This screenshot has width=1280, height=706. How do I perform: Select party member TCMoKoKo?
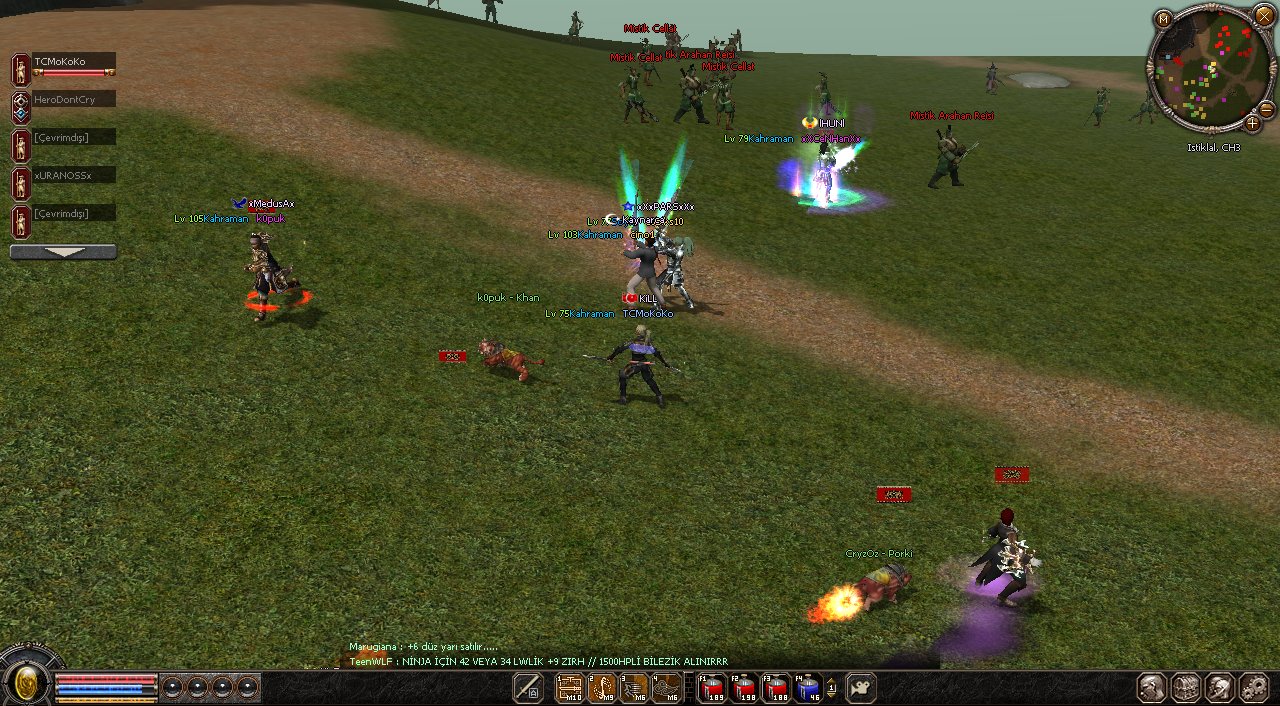tap(73, 62)
